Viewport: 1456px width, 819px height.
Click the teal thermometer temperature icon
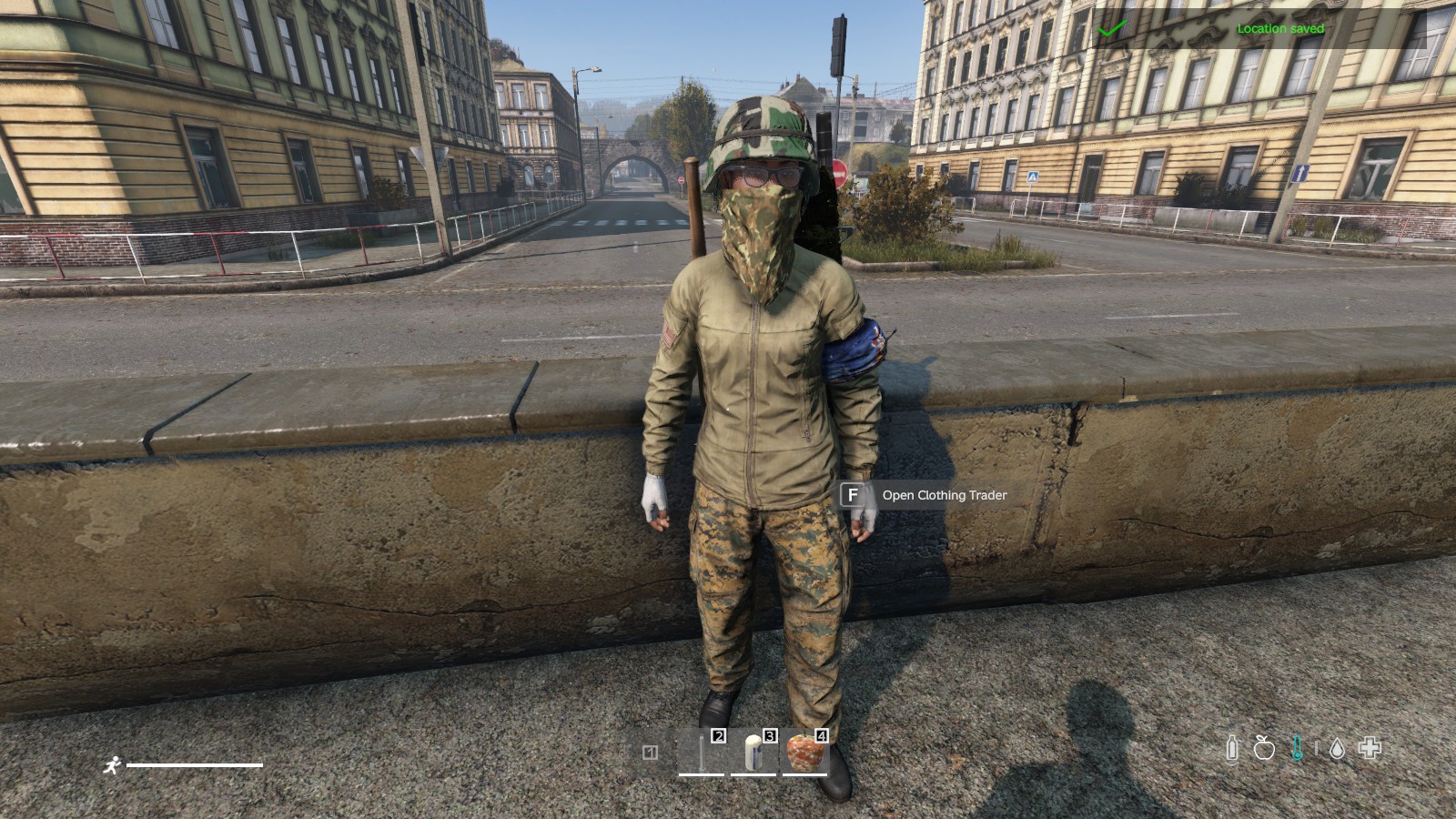click(x=1297, y=748)
